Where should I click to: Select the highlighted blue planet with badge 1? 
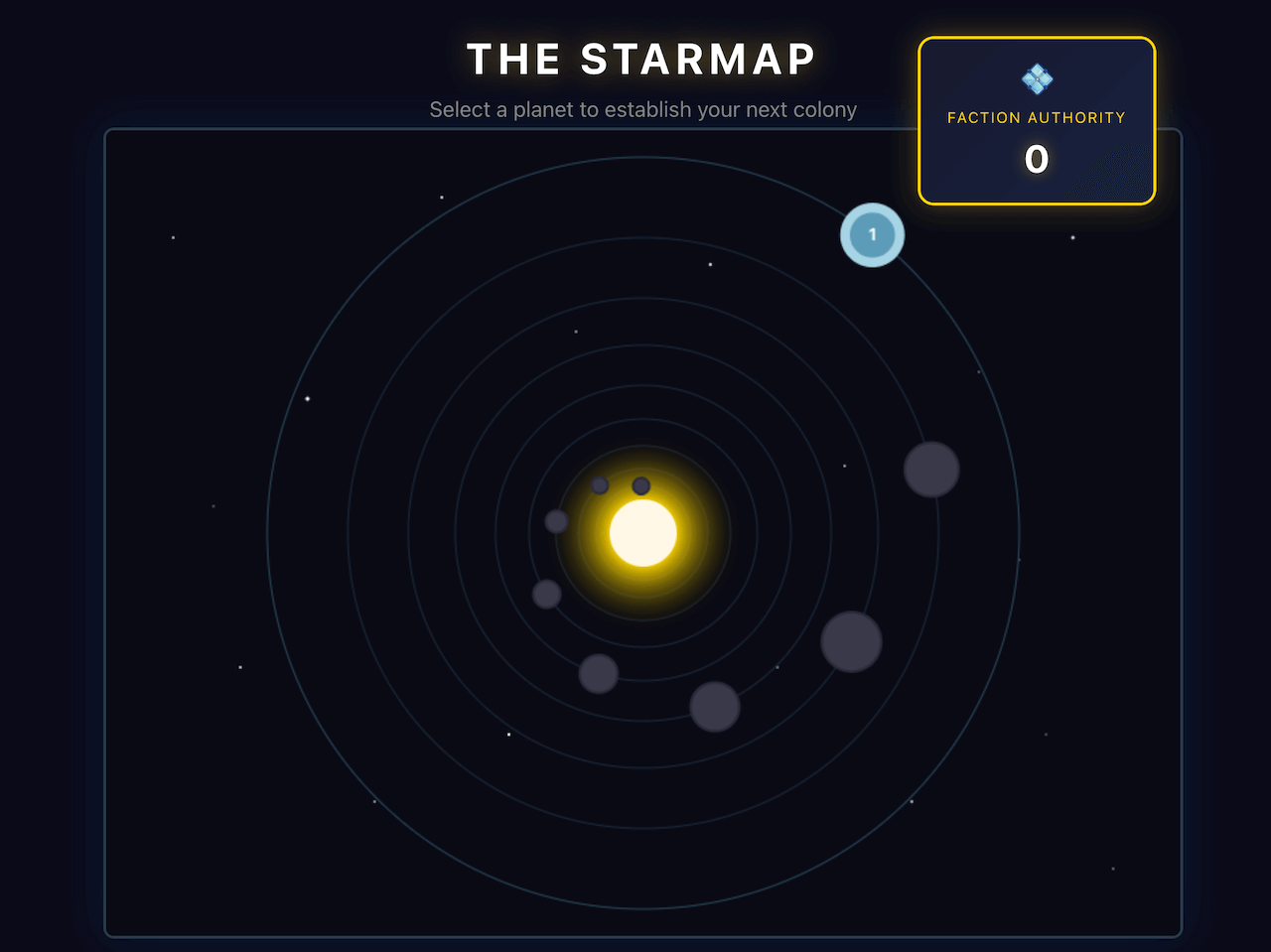(x=872, y=235)
